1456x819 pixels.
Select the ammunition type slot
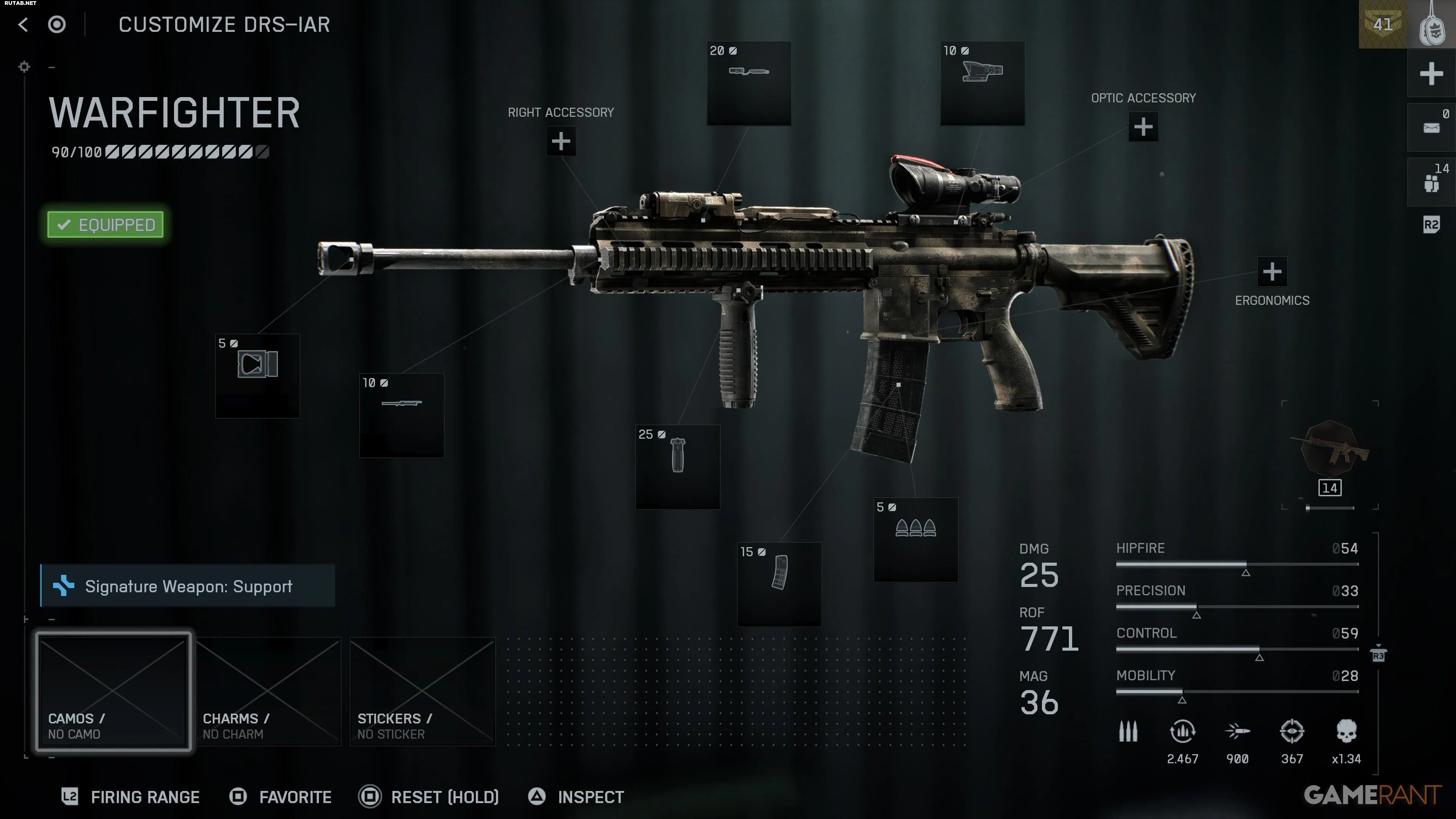(x=916, y=539)
